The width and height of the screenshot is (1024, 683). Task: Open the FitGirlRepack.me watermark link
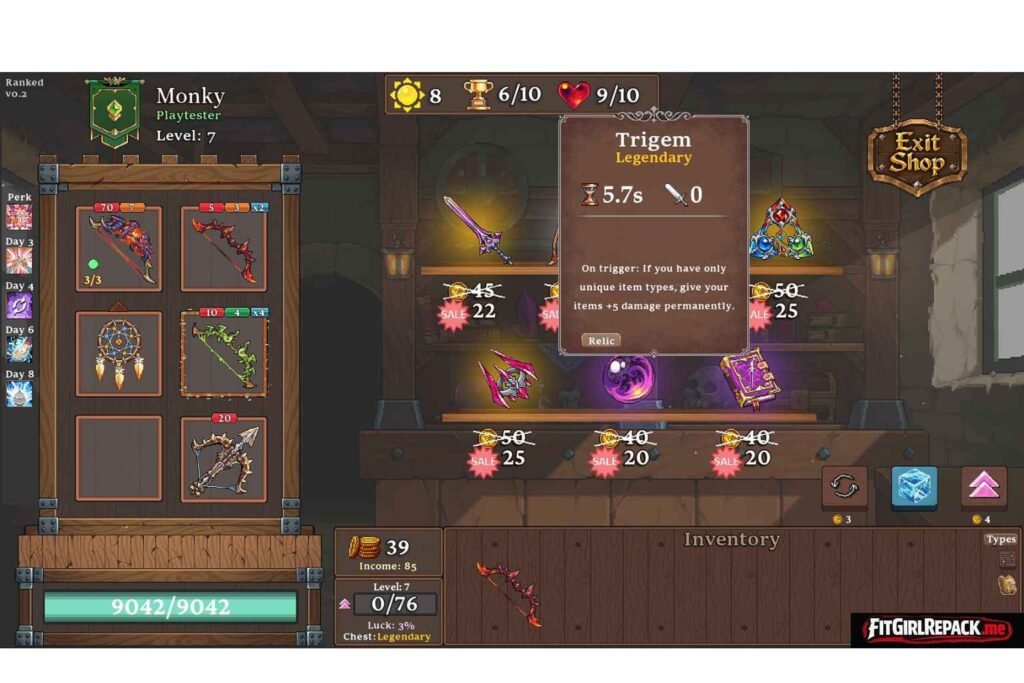[x=936, y=630]
